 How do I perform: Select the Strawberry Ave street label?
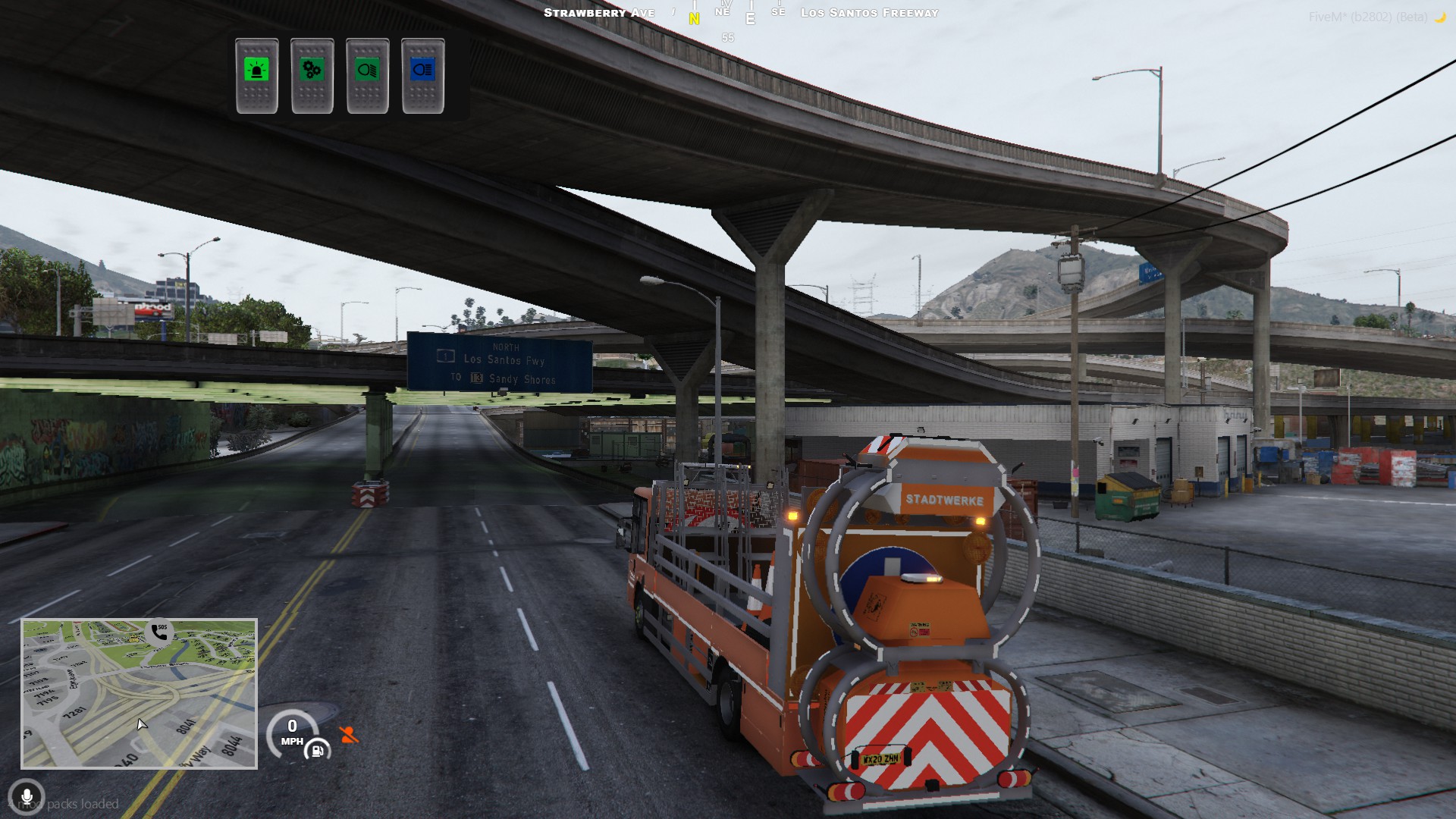(x=598, y=12)
